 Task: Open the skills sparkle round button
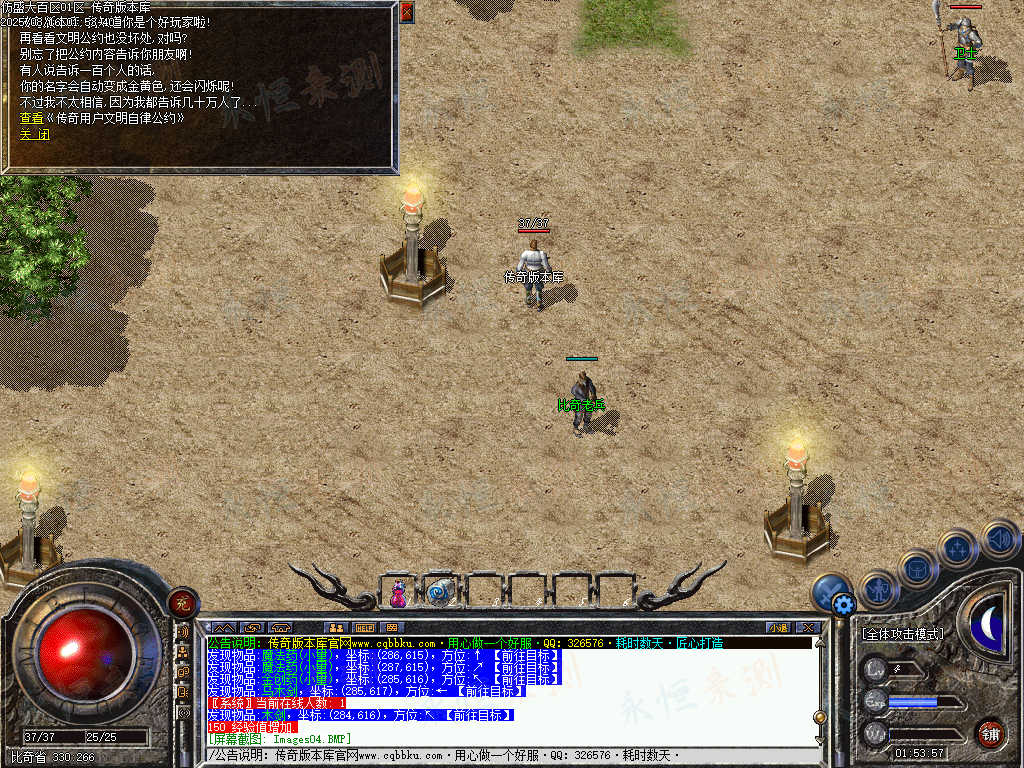pos(957,548)
